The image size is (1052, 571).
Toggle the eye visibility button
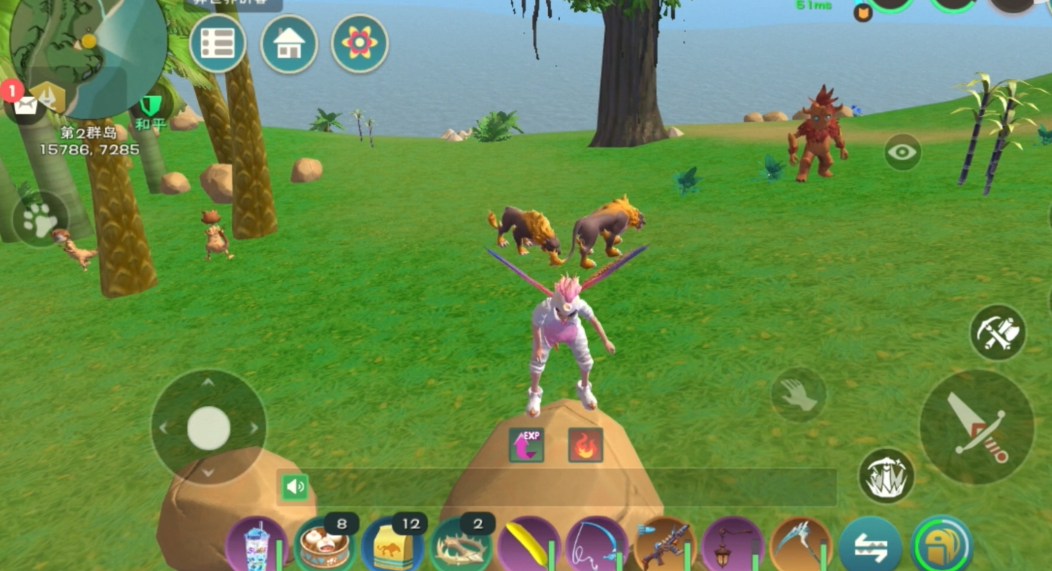click(x=902, y=152)
